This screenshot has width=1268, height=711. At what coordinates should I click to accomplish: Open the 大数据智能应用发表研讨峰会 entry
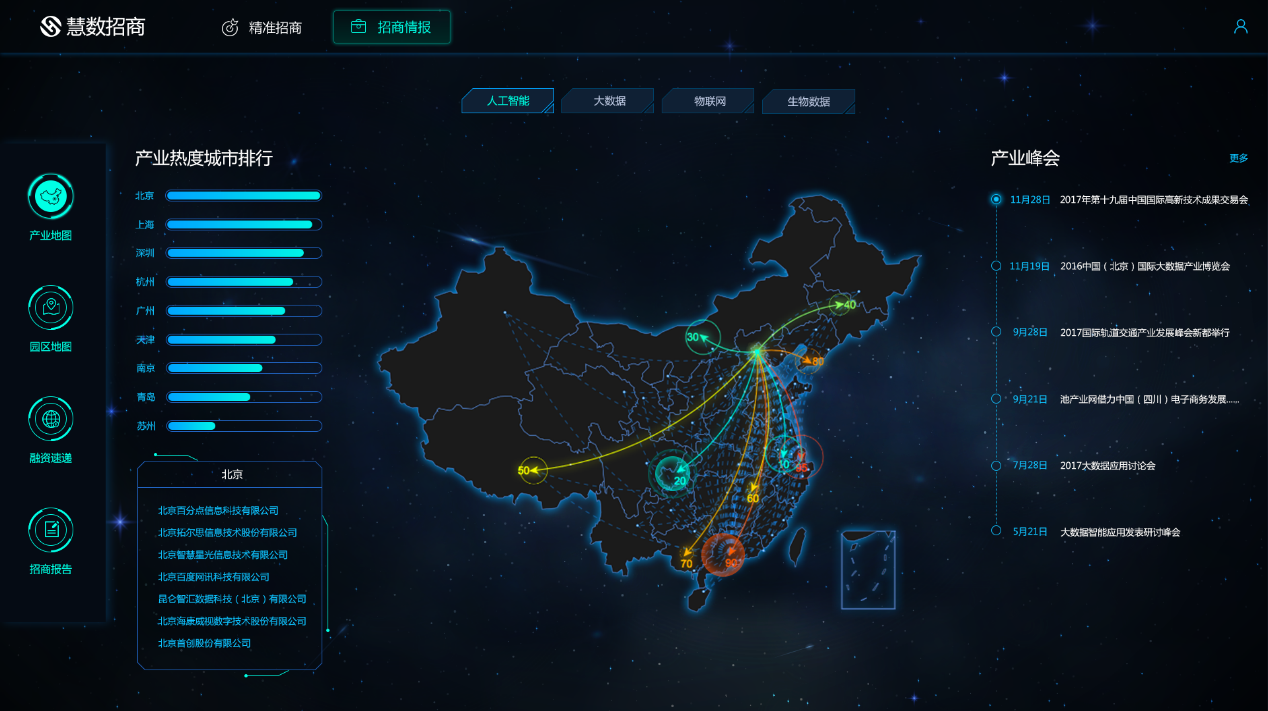(1120, 532)
